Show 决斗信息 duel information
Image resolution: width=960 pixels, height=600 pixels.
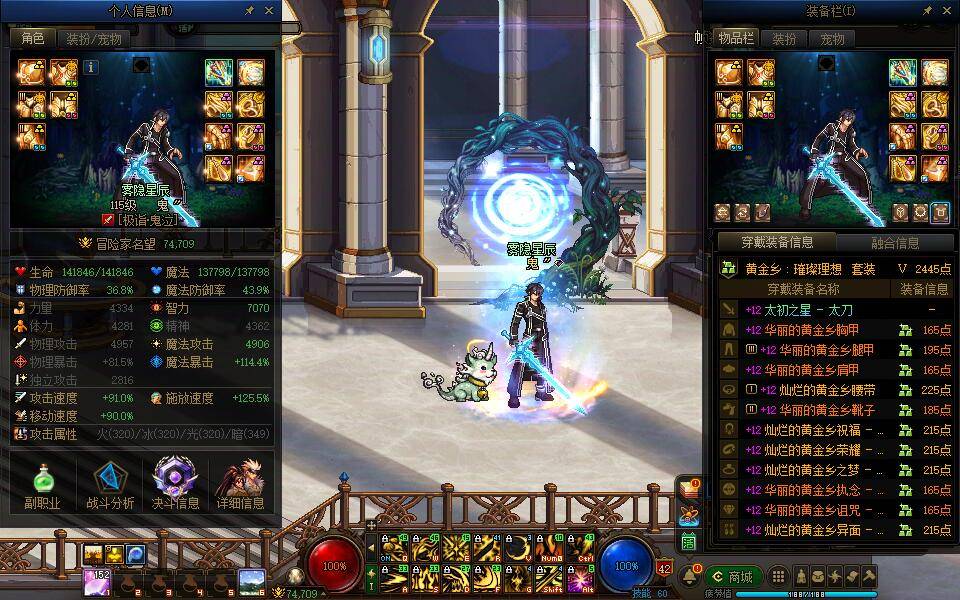click(175, 484)
